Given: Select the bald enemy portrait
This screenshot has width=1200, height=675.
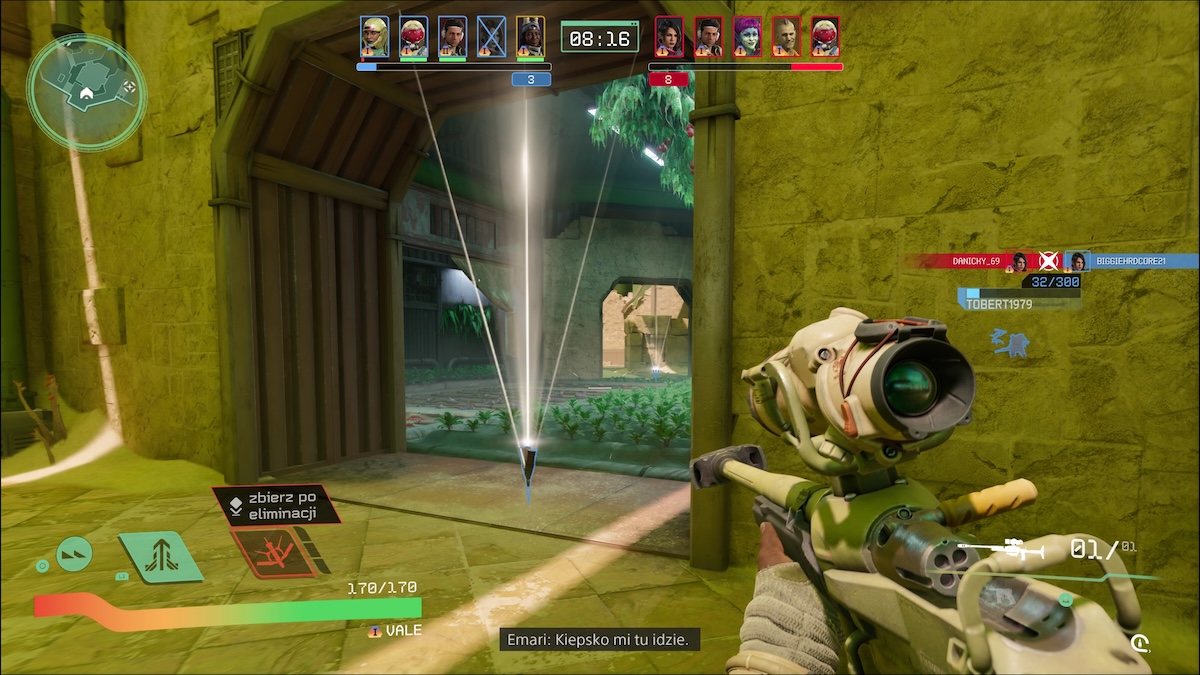Looking at the screenshot, I should pyautogui.click(x=786, y=36).
